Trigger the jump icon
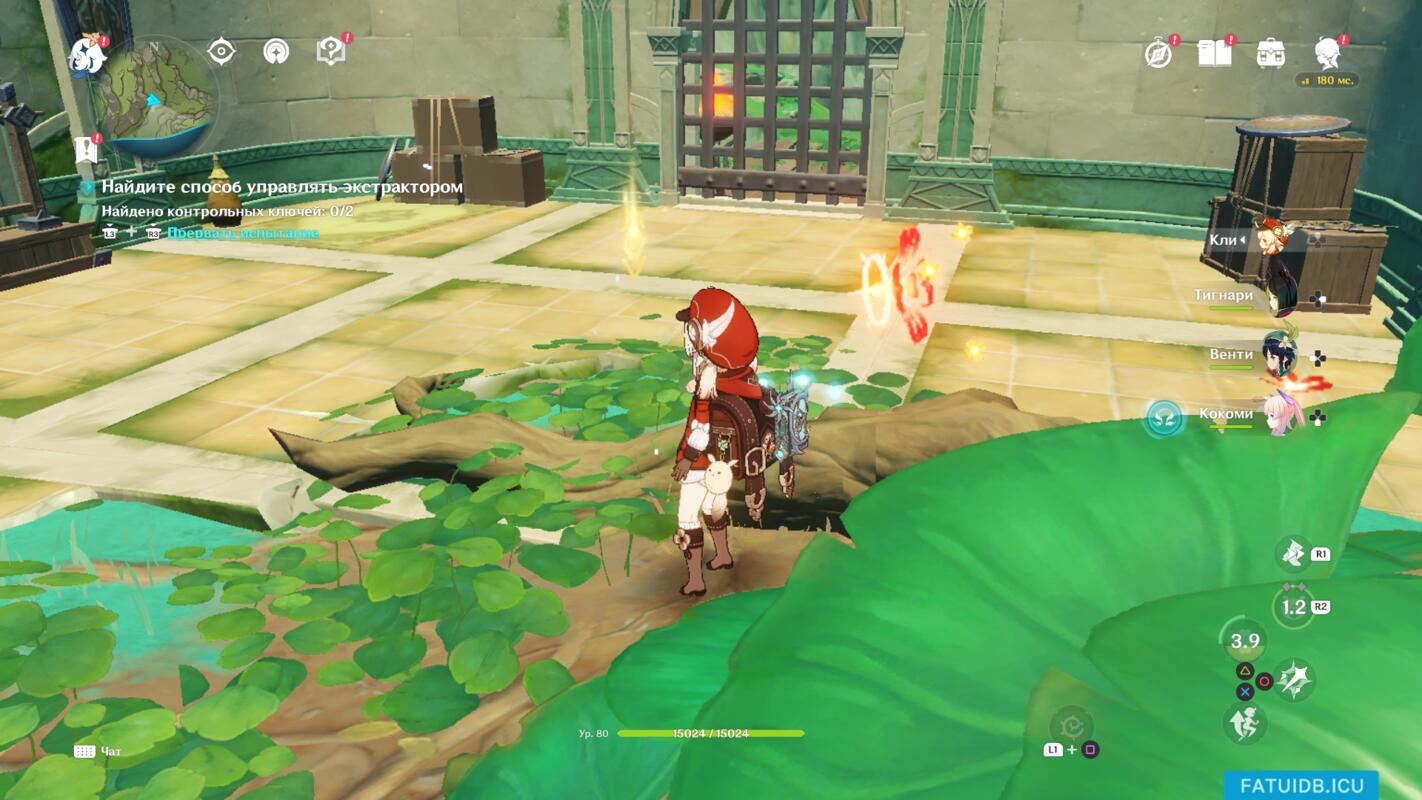Screen dimensions: 1422x800 [1244, 722]
